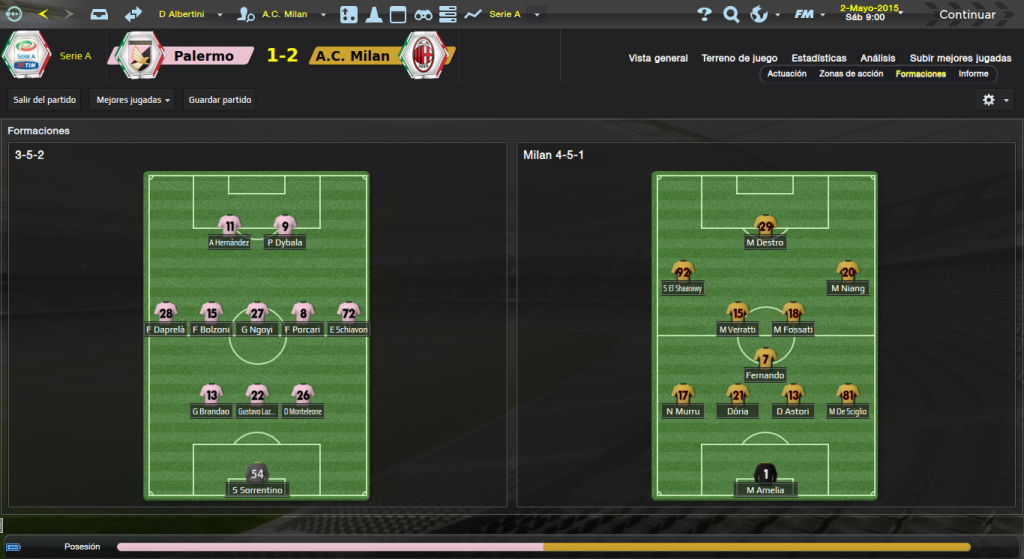Open the D Albertini manager dropdown

(x=191, y=15)
